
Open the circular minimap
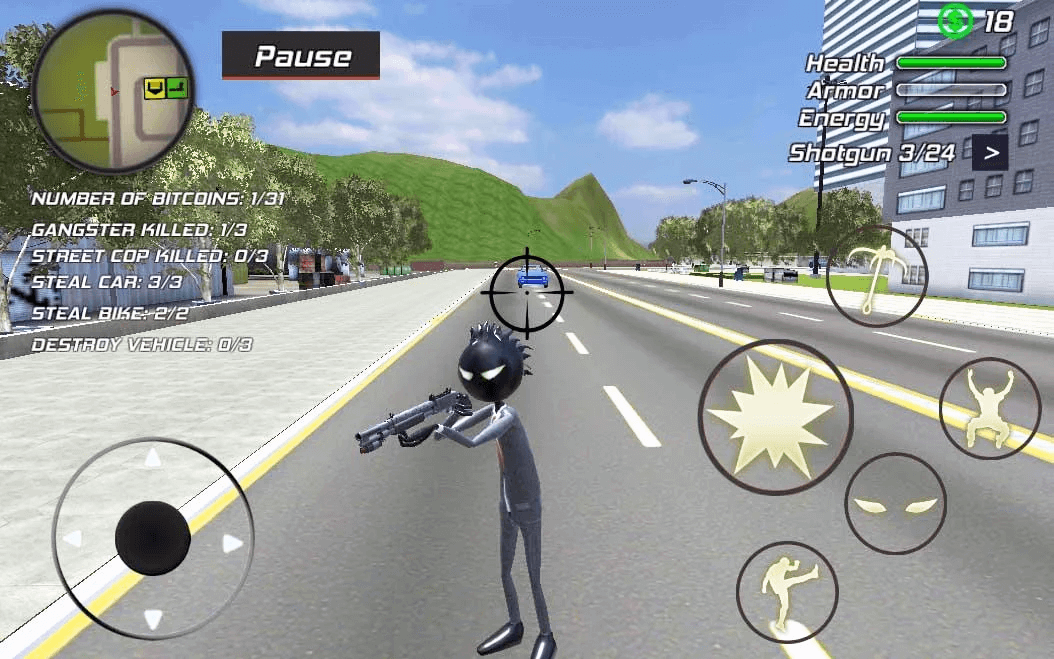tap(113, 92)
